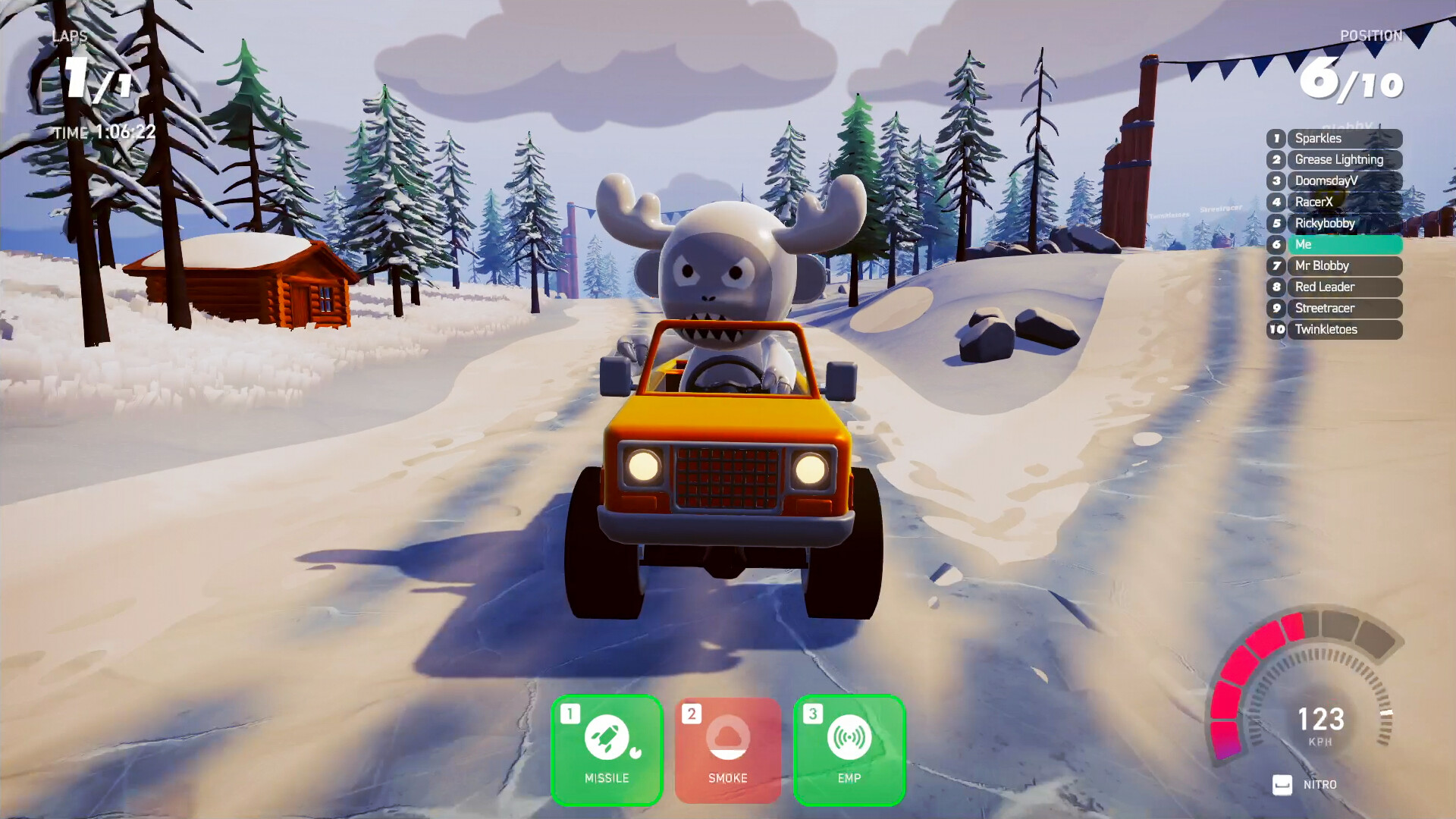Fire the EMP item in slot 3
The height and width of the screenshot is (819, 1456).
849,749
